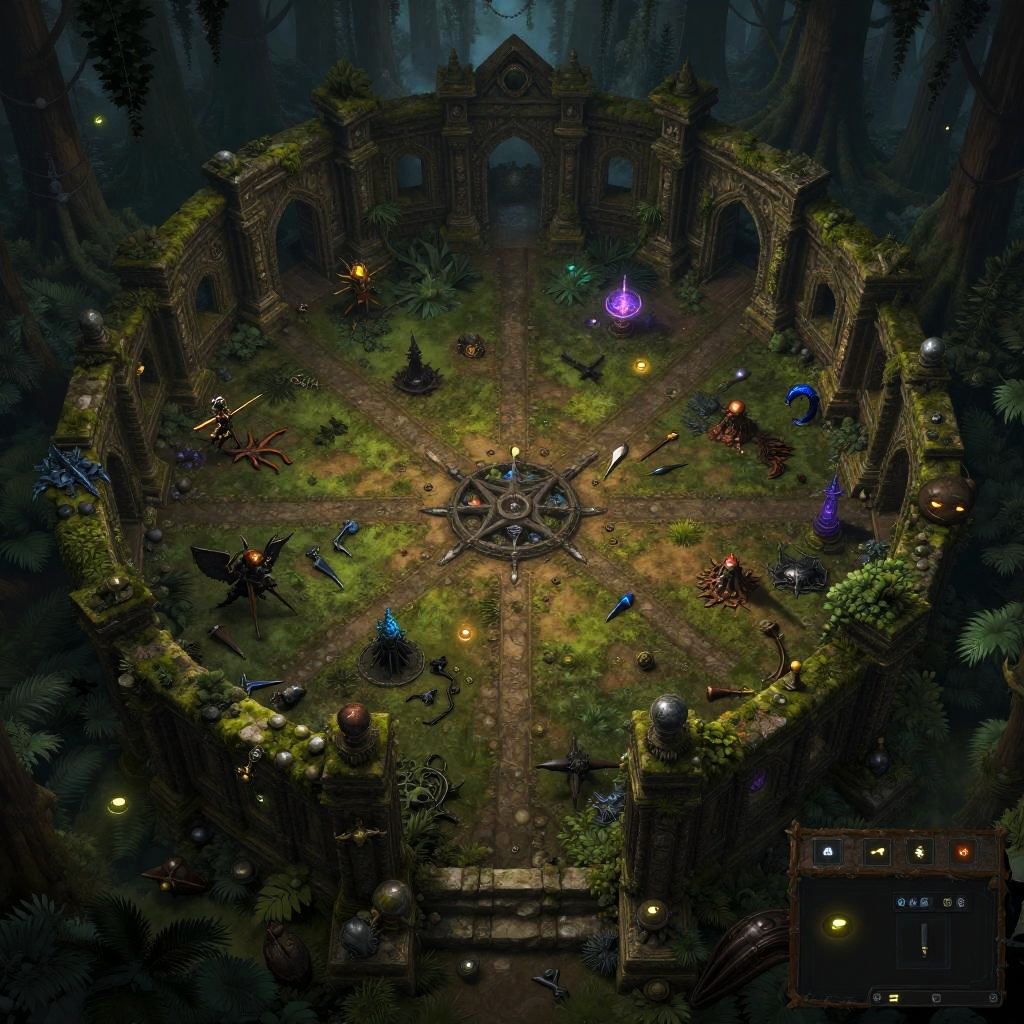The width and height of the screenshot is (1024, 1024).
Task: Activate the yellow spark icon slot
Action: coord(920,852)
